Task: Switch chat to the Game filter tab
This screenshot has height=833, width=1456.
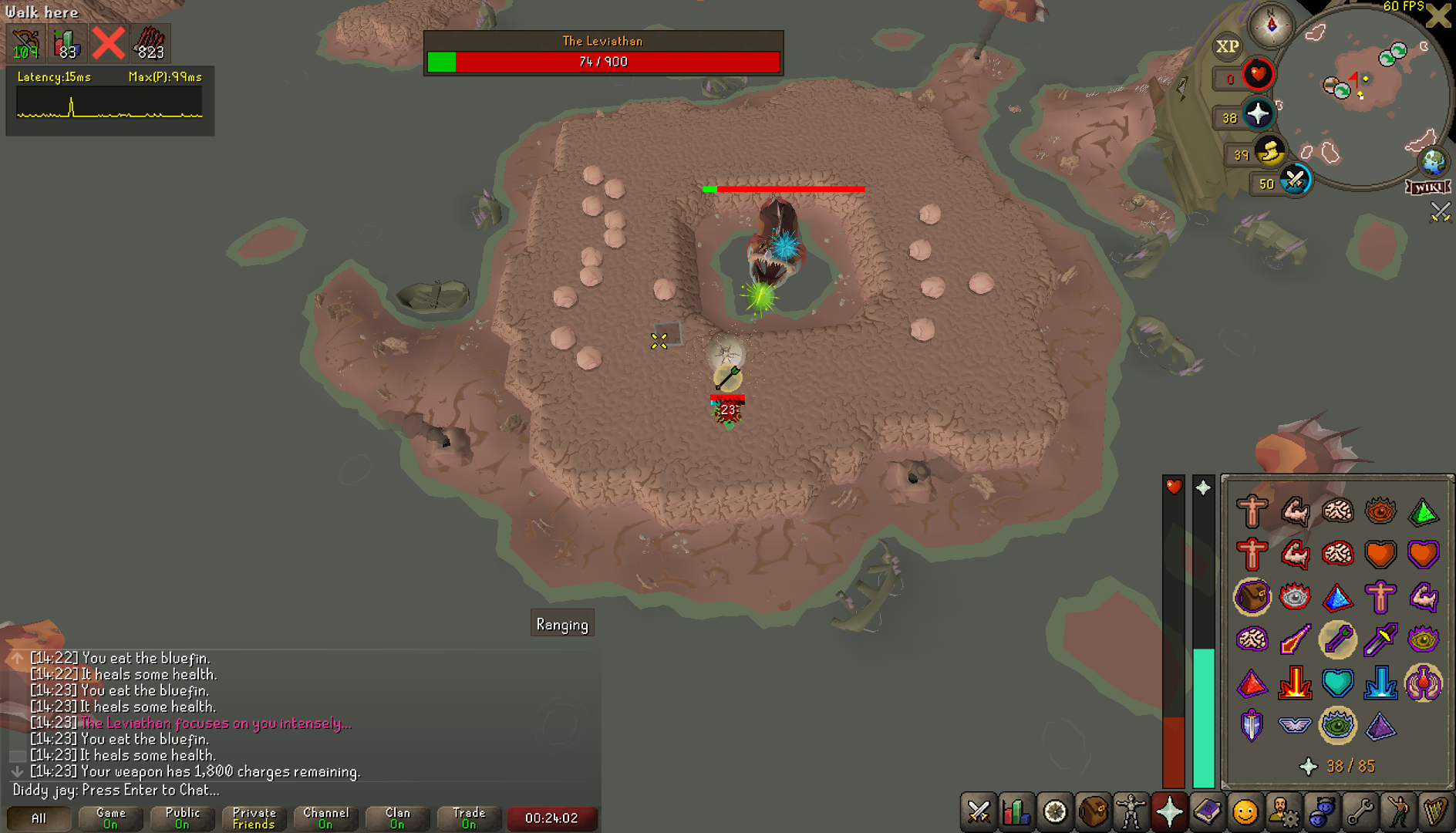Action: [x=110, y=818]
